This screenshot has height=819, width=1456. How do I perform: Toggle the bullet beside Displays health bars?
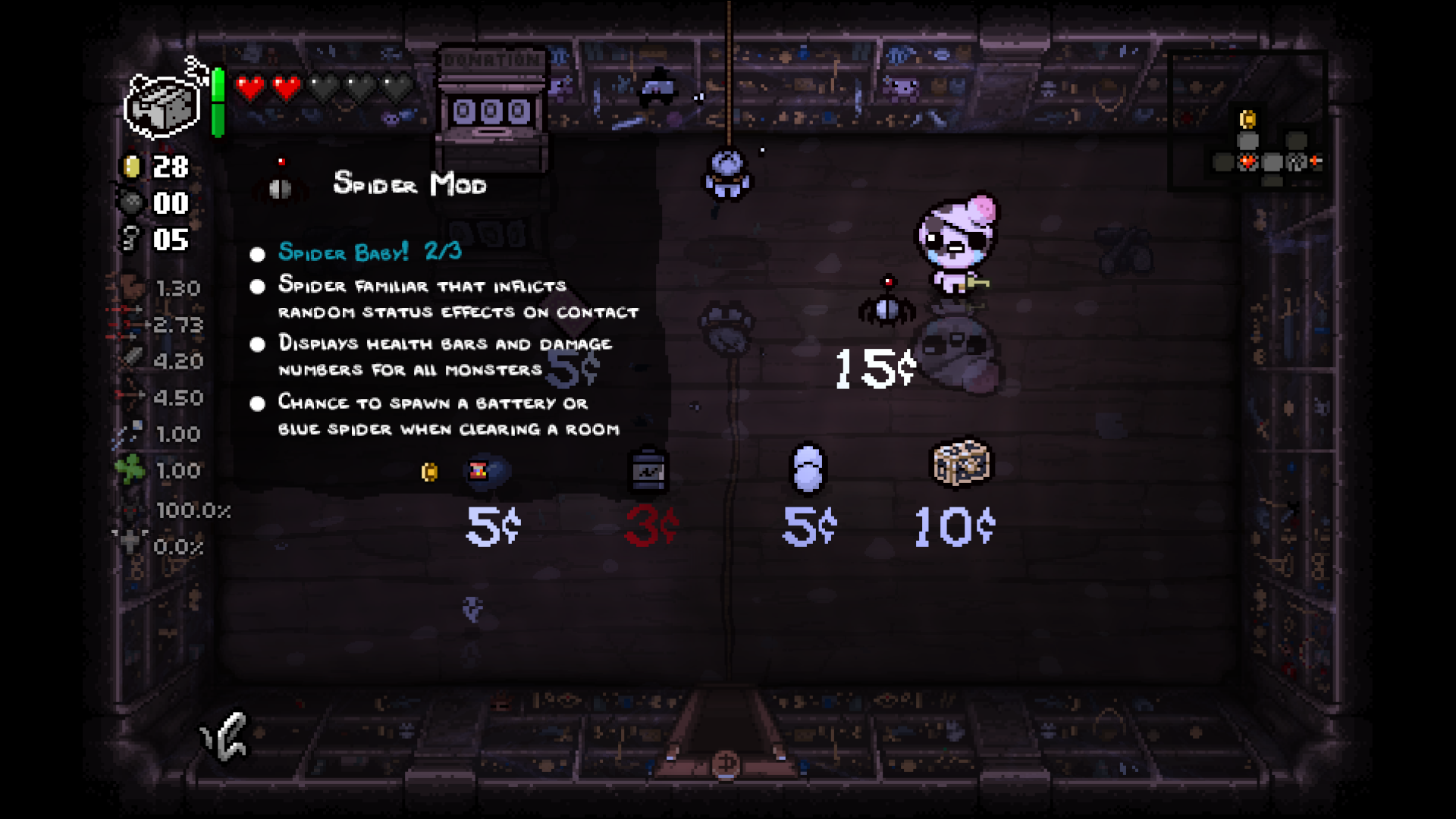click(x=257, y=344)
